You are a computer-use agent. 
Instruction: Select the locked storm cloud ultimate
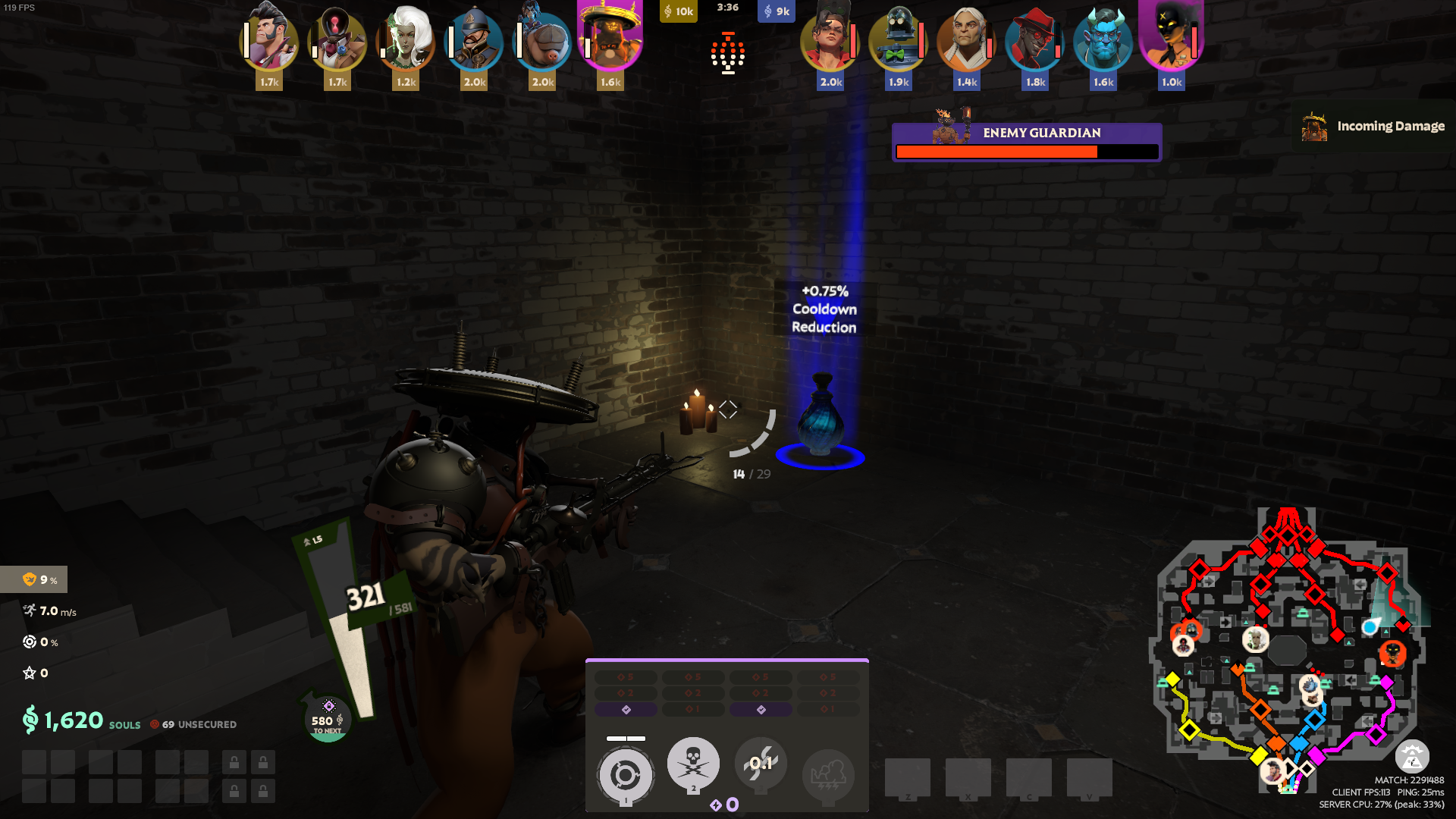point(828,775)
